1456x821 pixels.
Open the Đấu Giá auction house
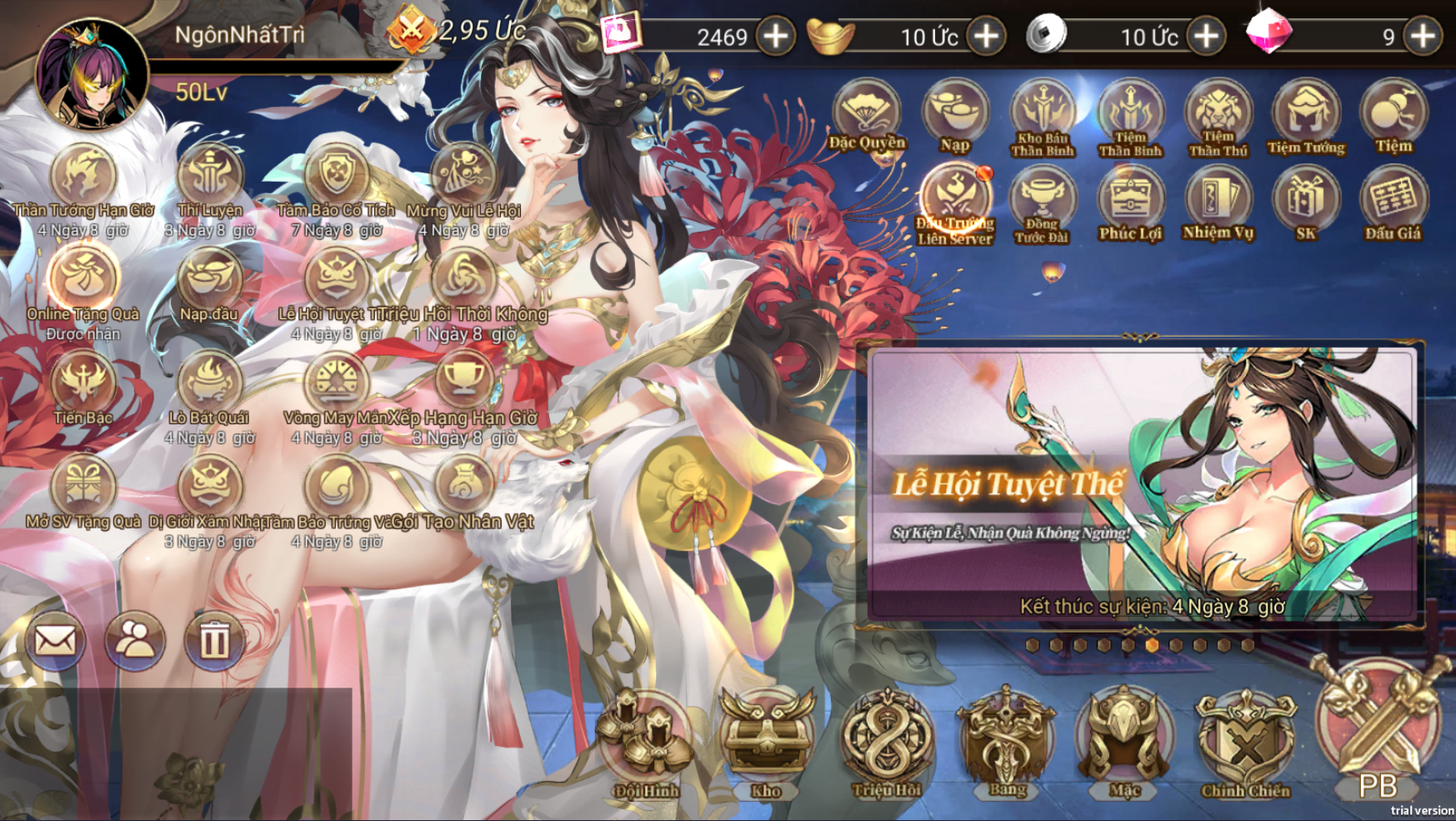[1393, 203]
